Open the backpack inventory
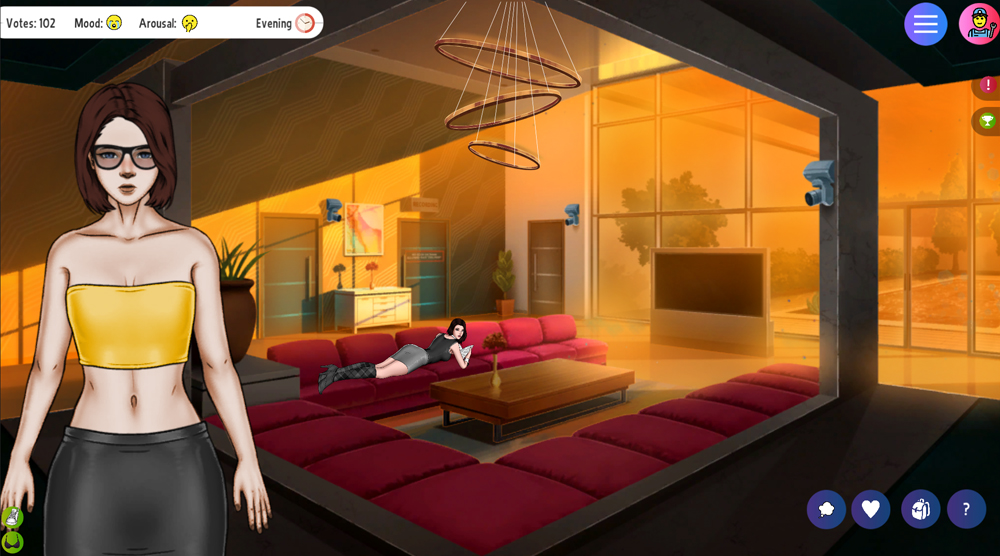The width and height of the screenshot is (1000, 556). click(920, 509)
